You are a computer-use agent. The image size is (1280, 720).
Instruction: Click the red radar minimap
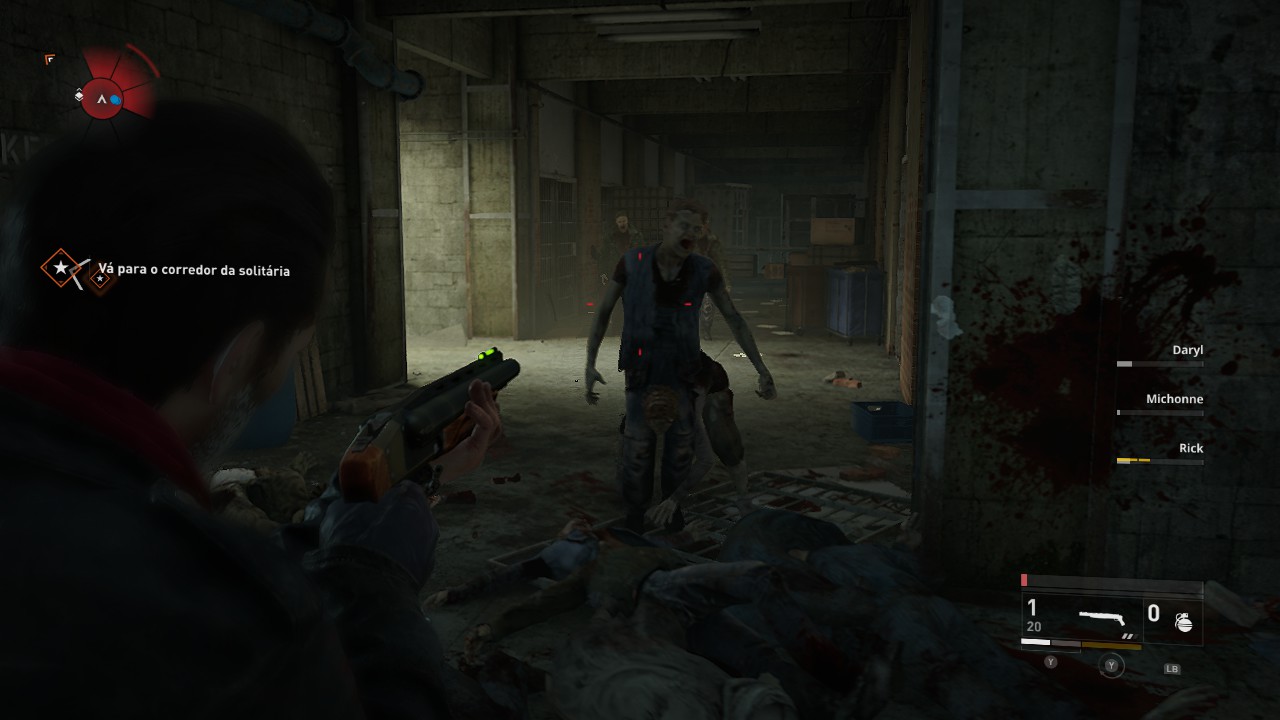point(104,97)
